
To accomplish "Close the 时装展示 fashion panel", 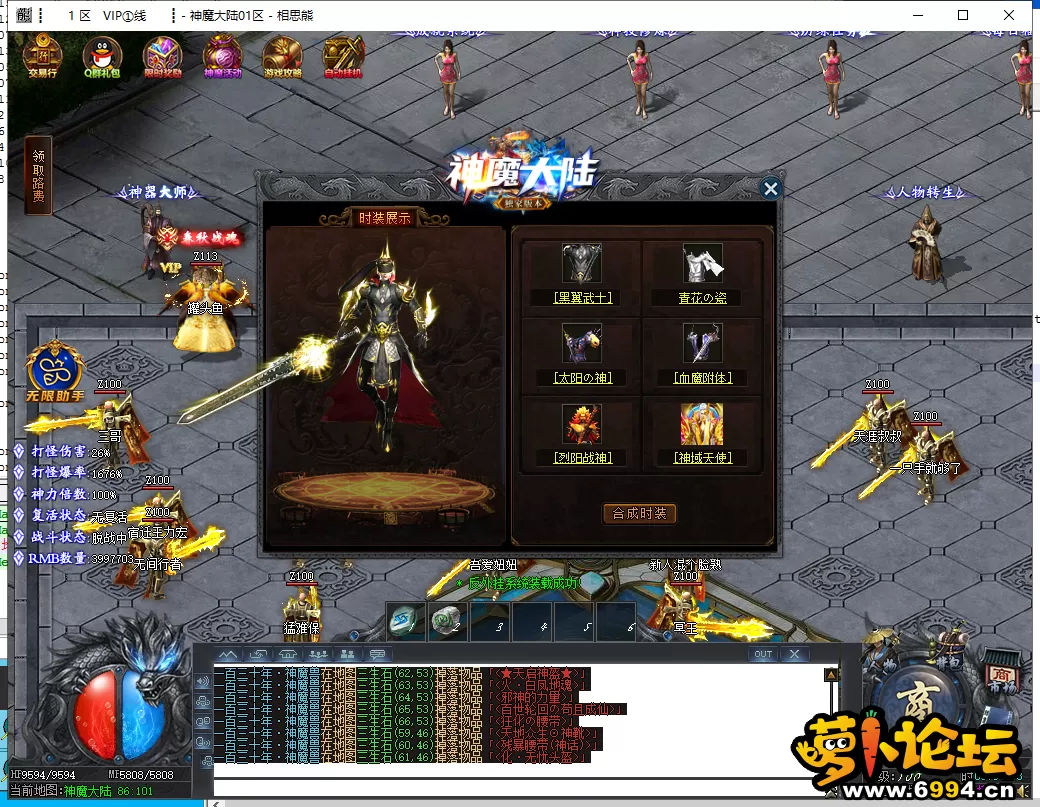I will point(770,188).
